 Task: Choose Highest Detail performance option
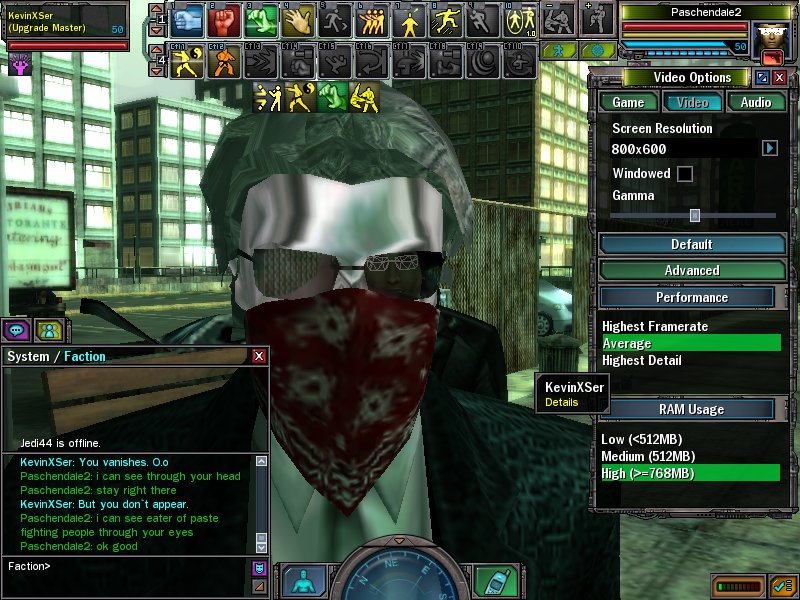pos(642,360)
